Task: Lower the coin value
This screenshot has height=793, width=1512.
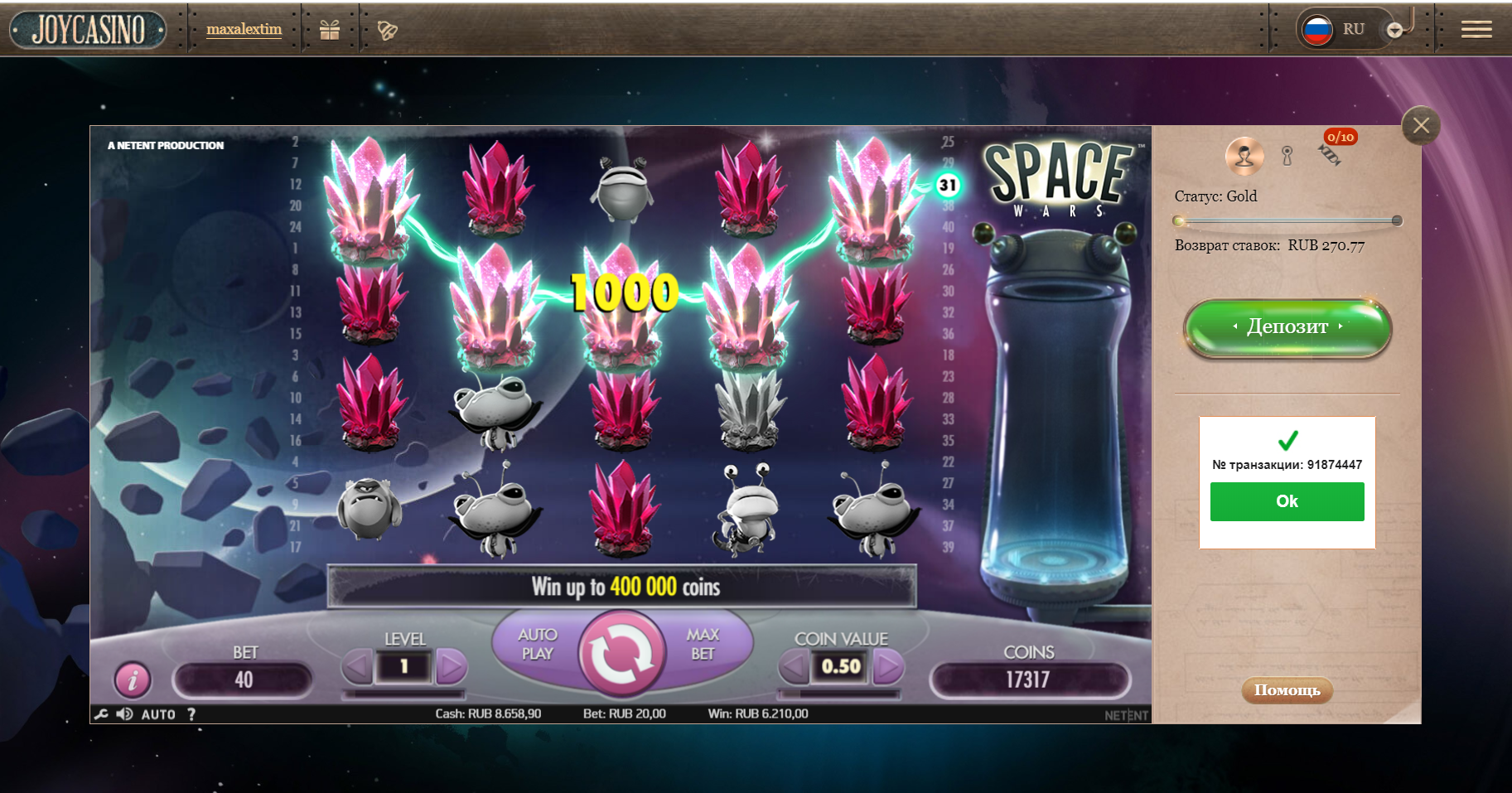Action: 795,666
